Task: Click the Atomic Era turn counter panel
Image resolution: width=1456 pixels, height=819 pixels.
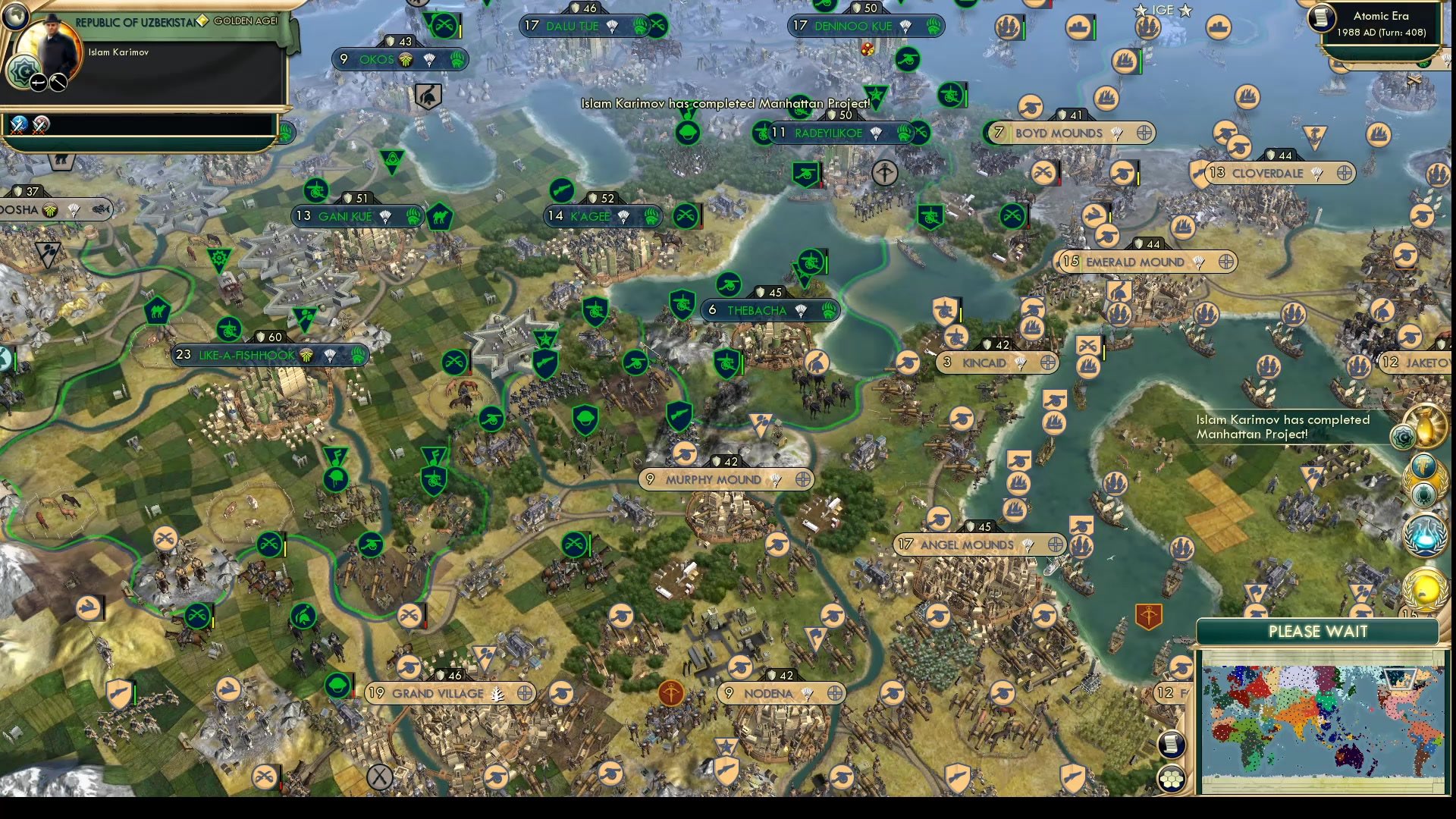Action: click(1376, 24)
